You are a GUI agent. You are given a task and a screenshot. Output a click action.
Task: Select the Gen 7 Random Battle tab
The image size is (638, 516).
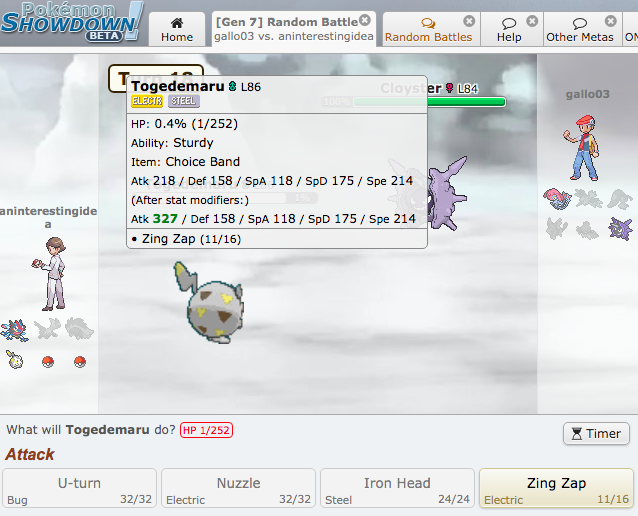[289, 29]
